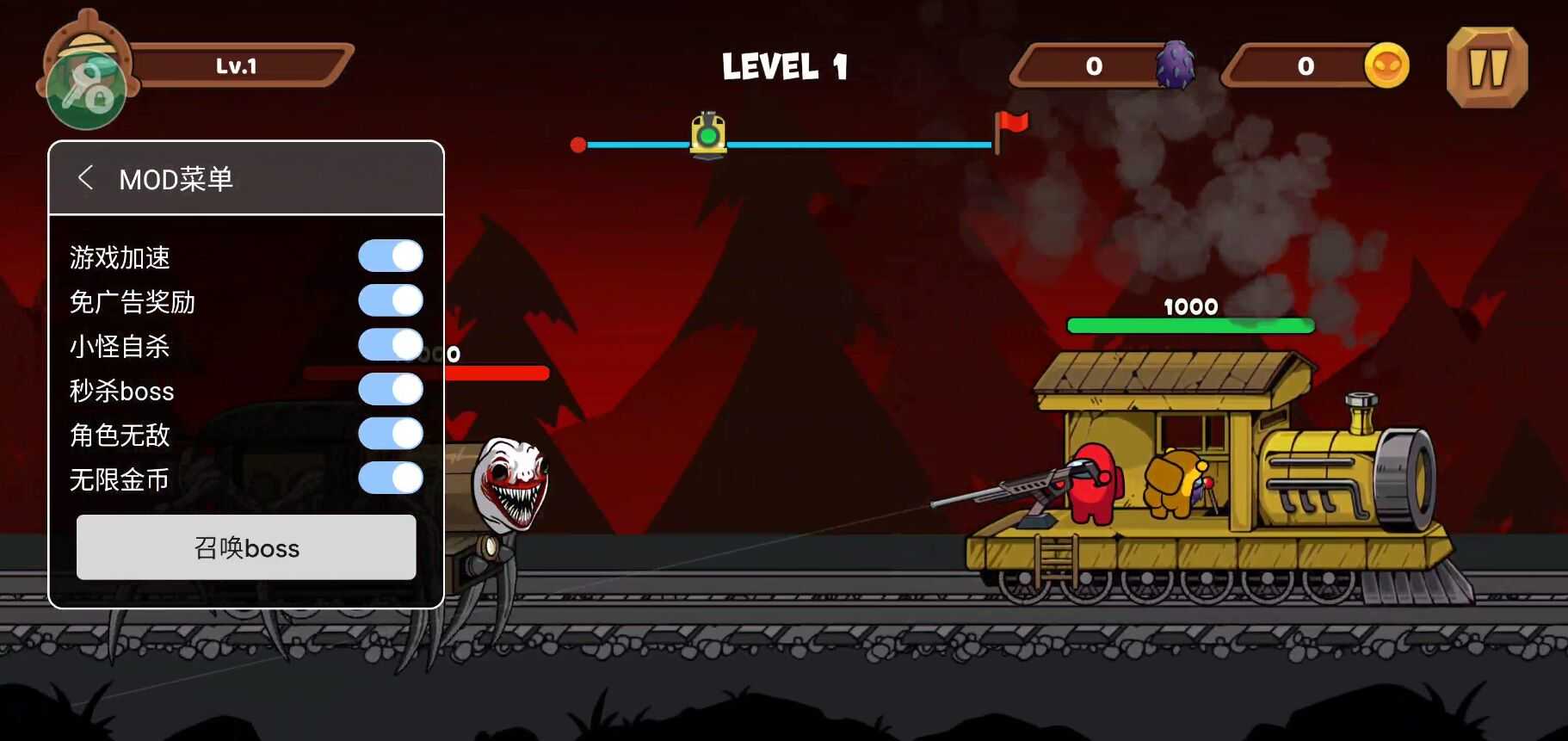Turn off the 角色无敌 toggle
The image size is (1568, 741).
point(391,434)
